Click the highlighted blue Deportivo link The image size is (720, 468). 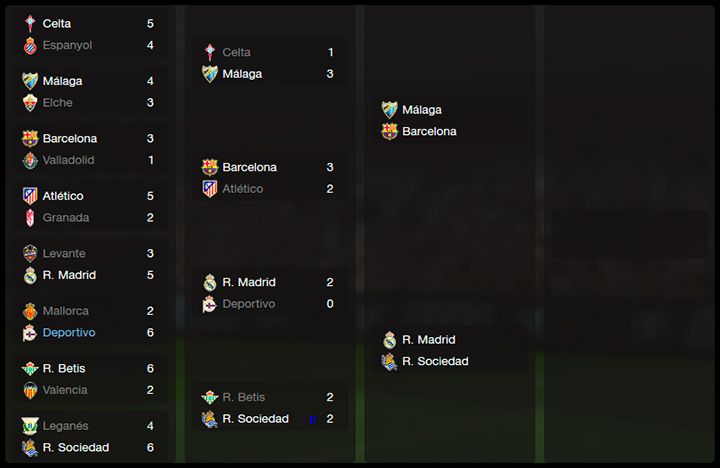pyautogui.click(x=69, y=333)
